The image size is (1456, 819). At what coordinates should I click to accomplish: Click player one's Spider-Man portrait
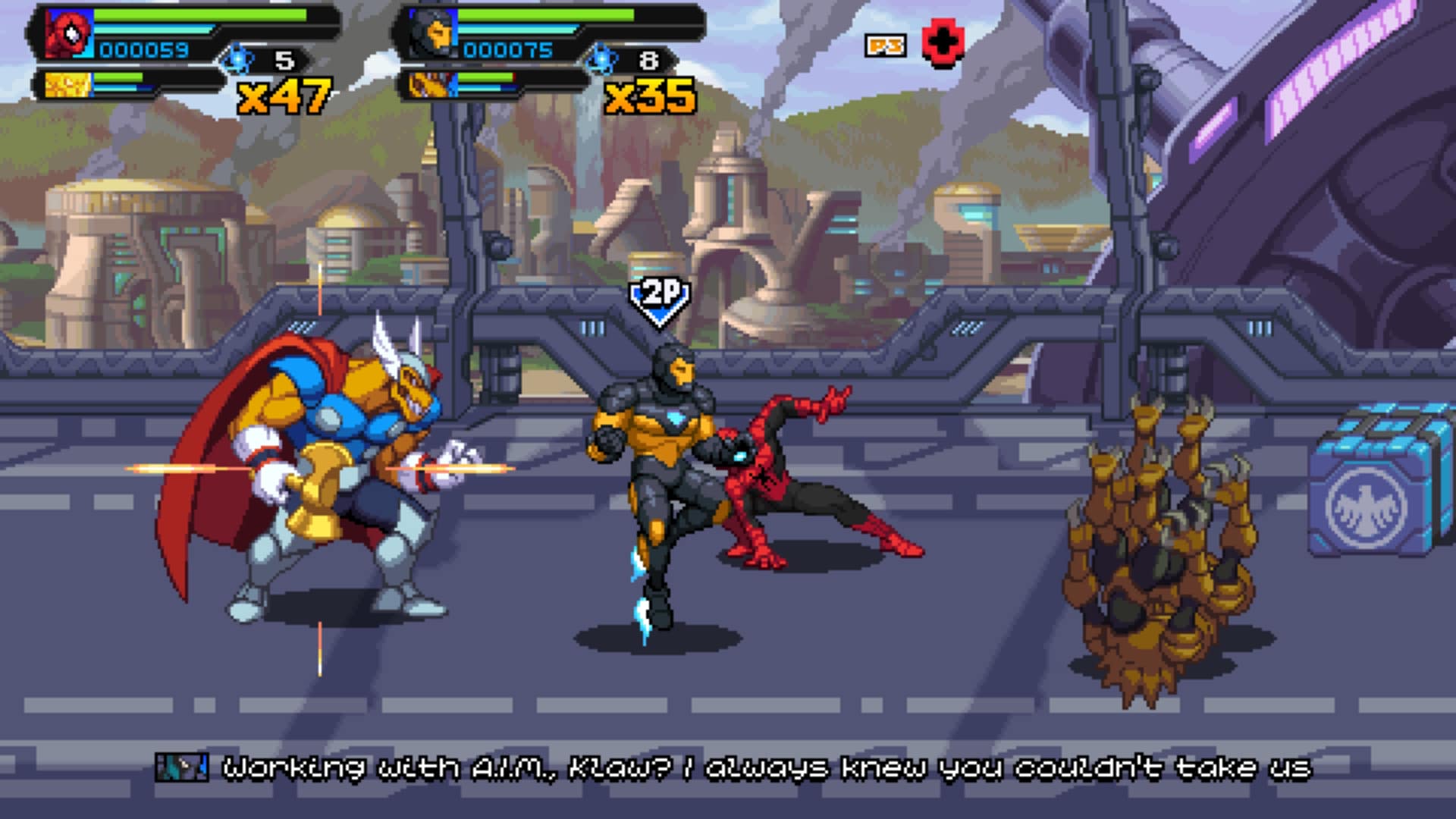[x=68, y=33]
